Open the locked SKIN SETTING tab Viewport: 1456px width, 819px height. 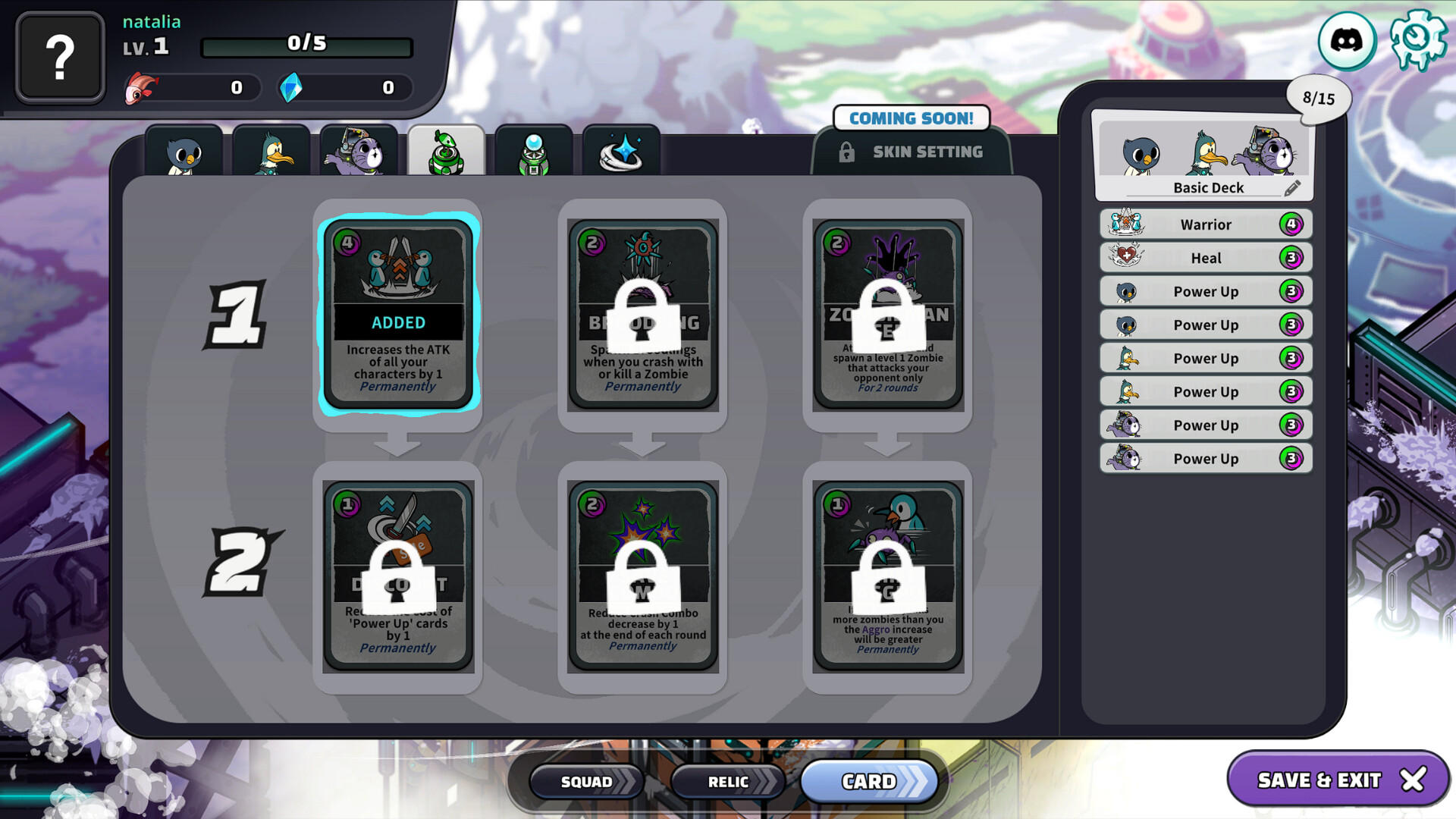910,151
